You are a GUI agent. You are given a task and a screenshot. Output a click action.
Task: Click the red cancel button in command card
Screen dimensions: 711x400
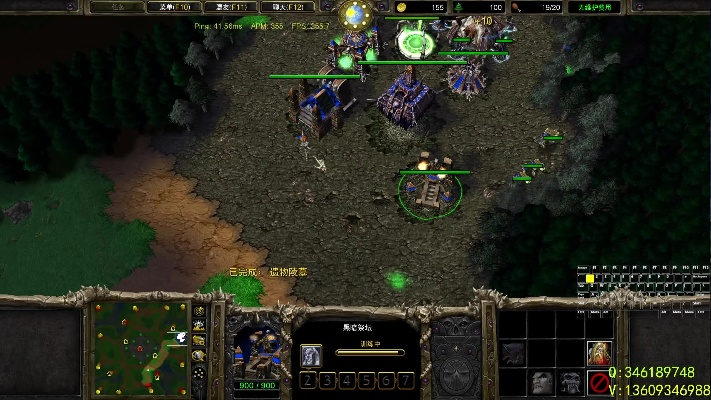[600, 381]
